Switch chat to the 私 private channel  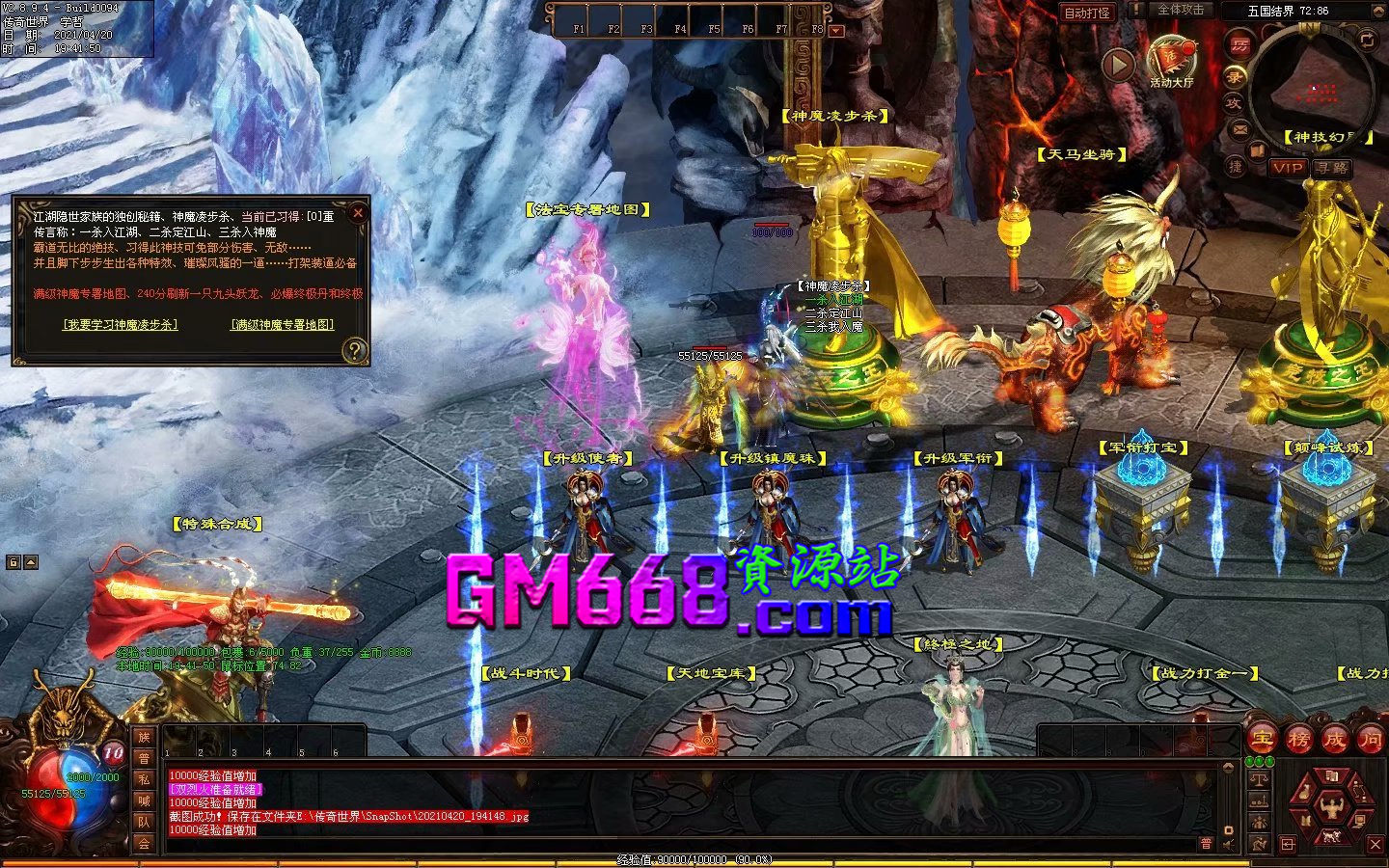pyautogui.click(x=144, y=779)
